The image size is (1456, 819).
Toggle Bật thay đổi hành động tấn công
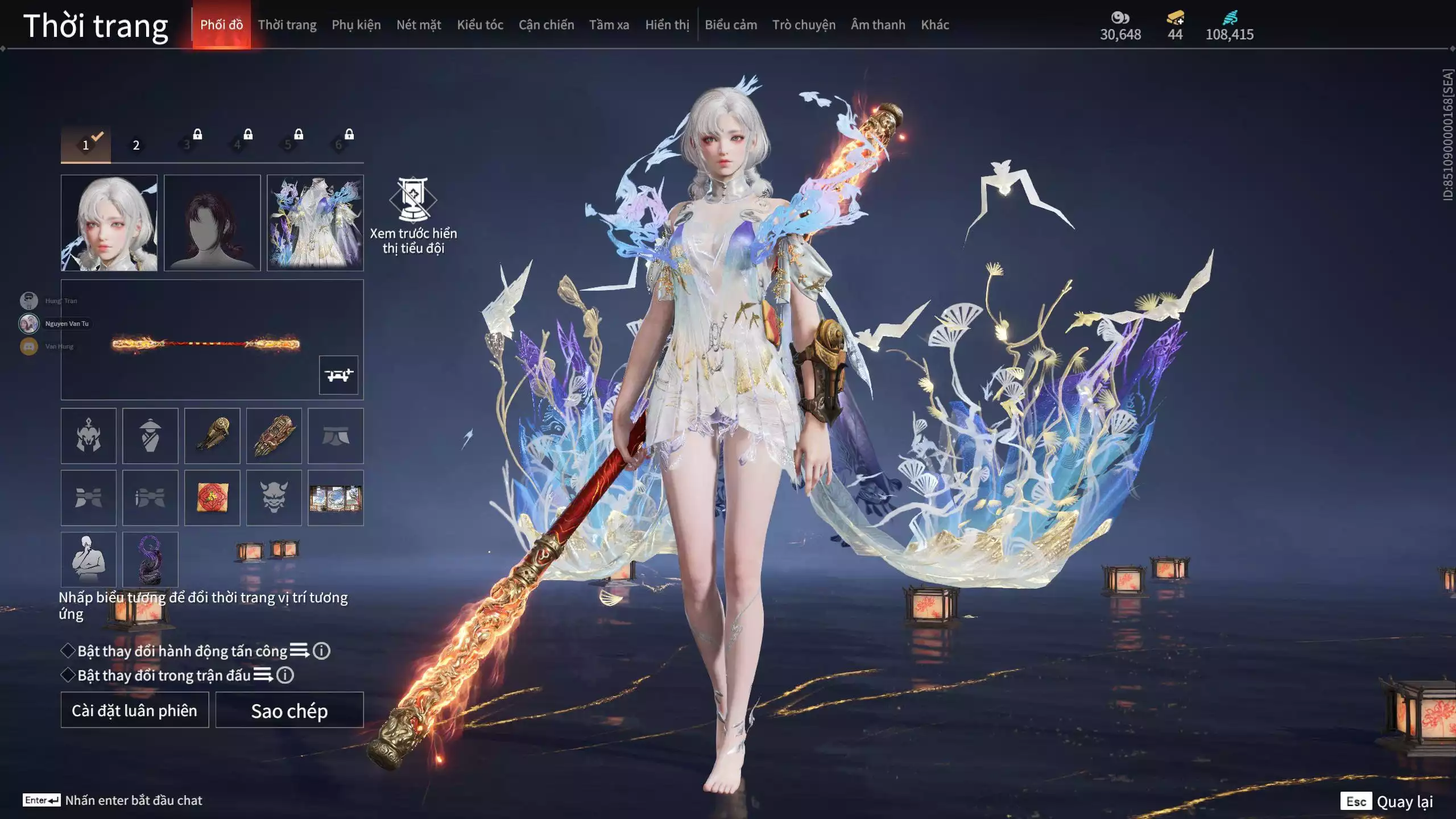click(x=68, y=651)
